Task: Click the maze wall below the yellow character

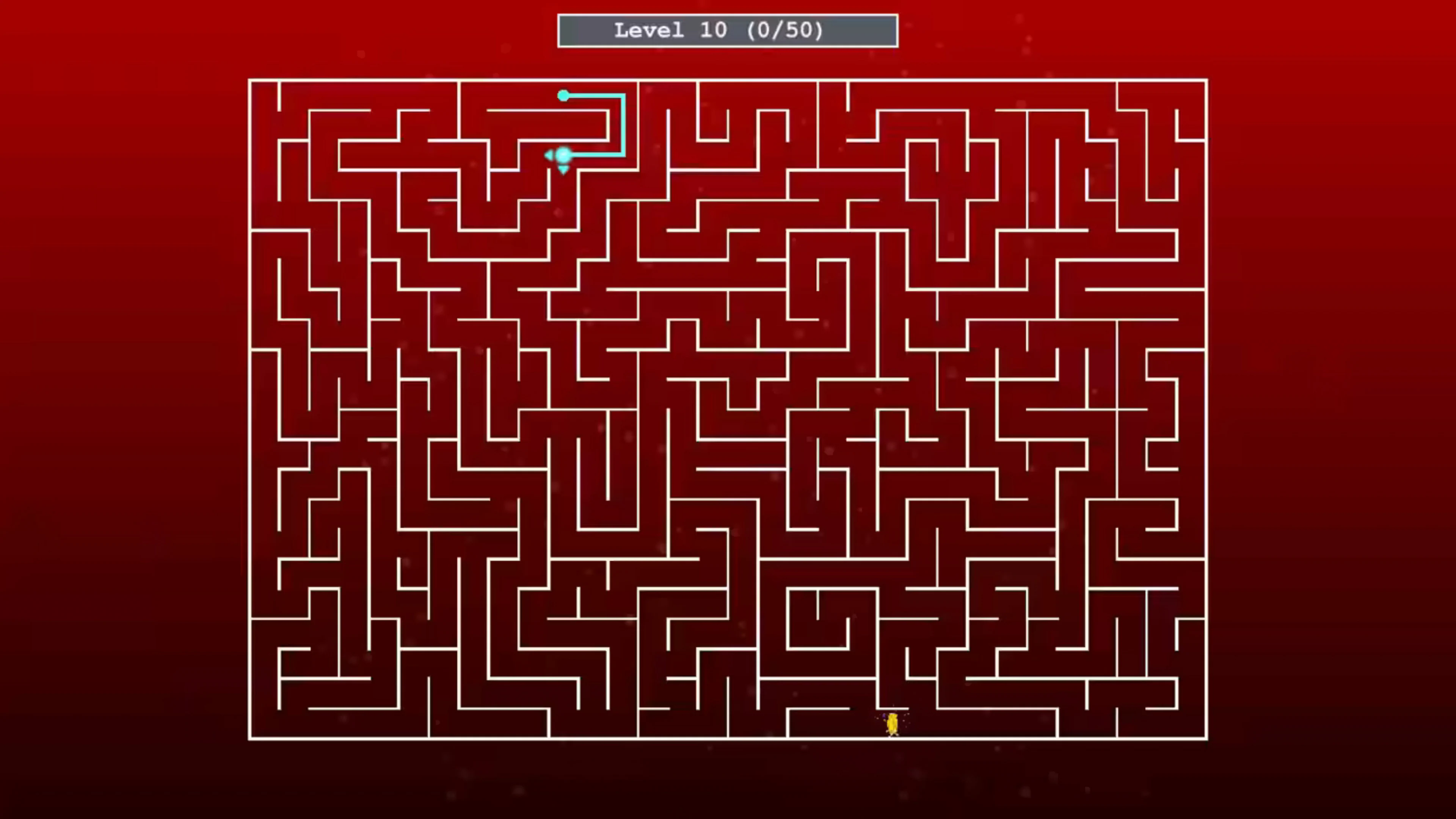Action: (893, 738)
